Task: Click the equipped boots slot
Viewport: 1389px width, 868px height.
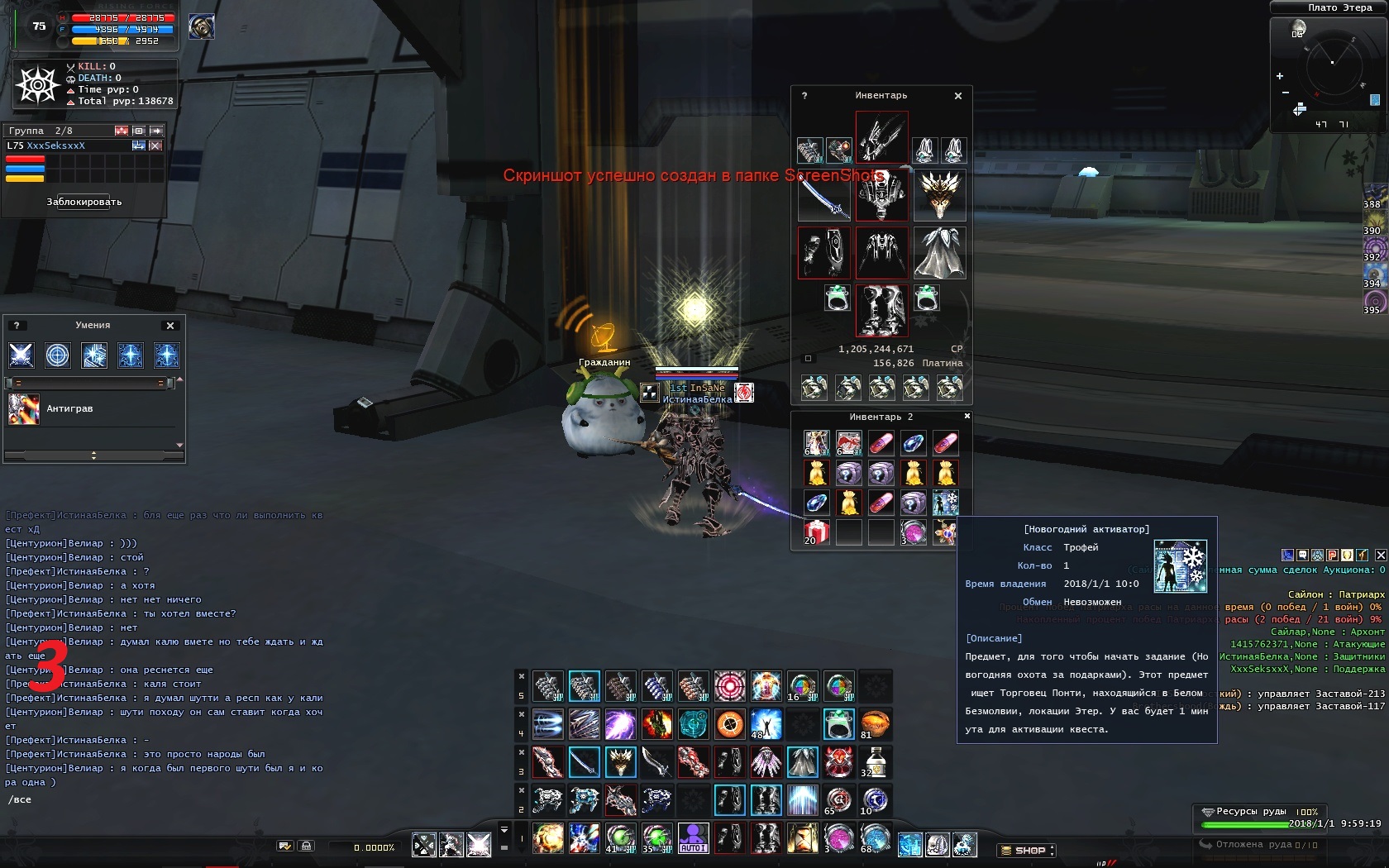Action: (x=881, y=310)
